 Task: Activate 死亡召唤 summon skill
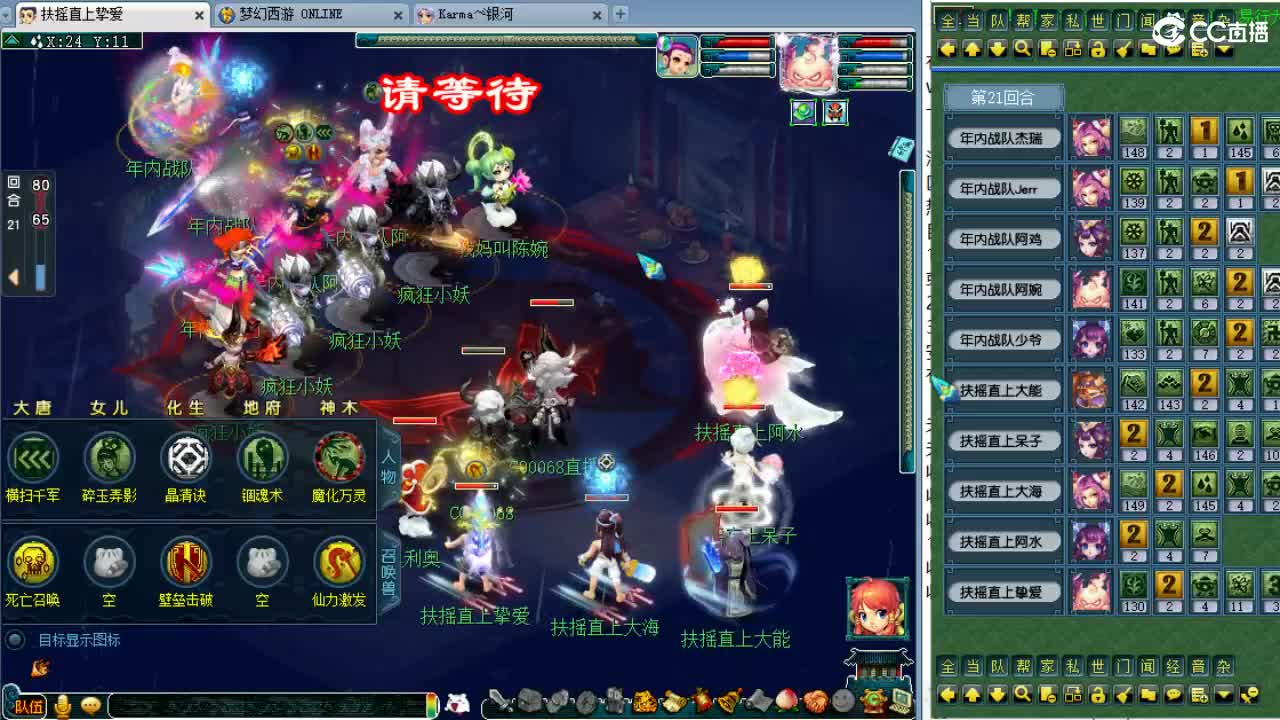(x=33, y=564)
